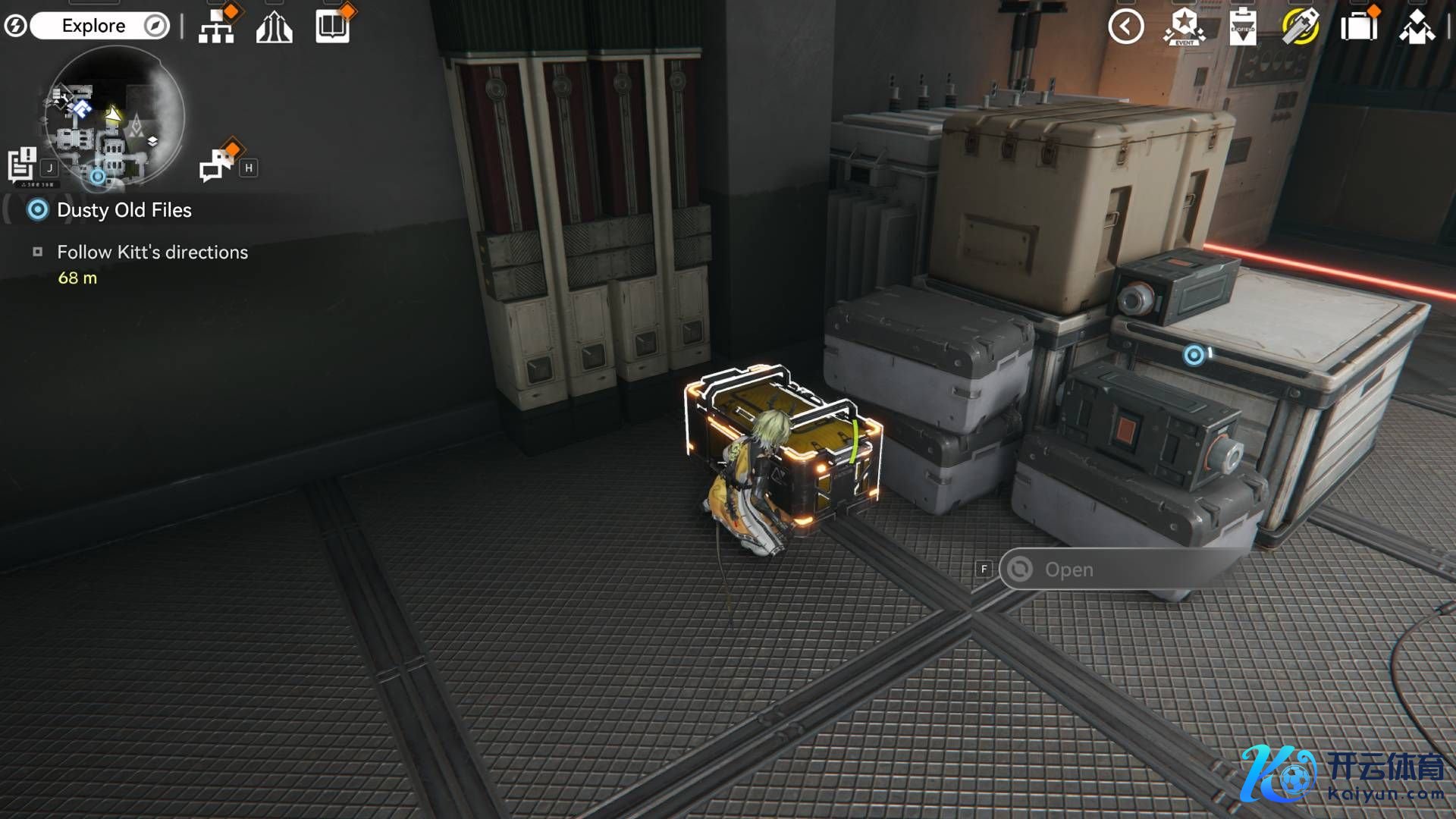Image resolution: width=1456 pixels, height=819 pixels.
Task: Open the suitcase inventory icon
Action: coord(1358,27)
